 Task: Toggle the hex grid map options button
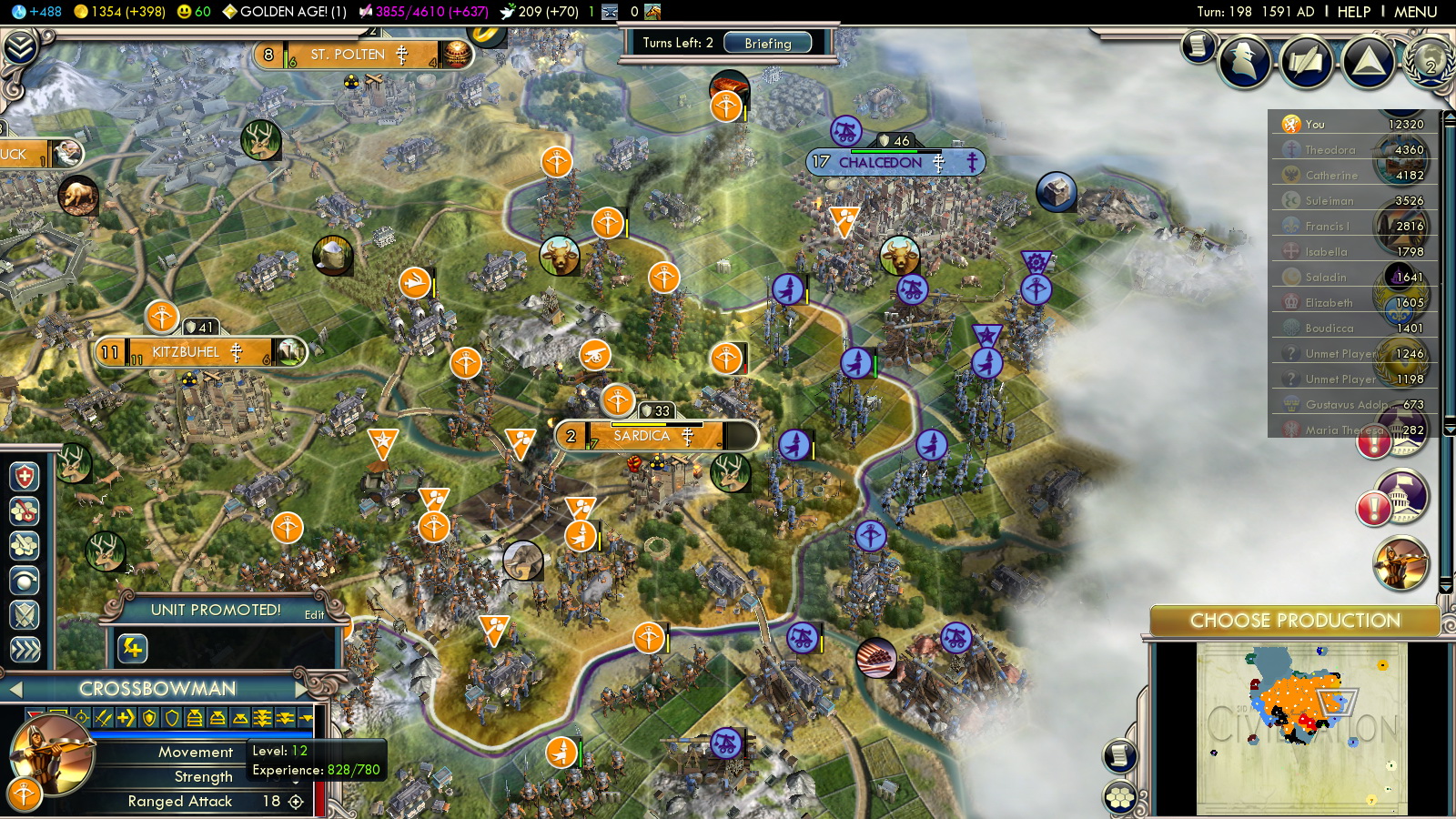click(x=1120, y=798)
